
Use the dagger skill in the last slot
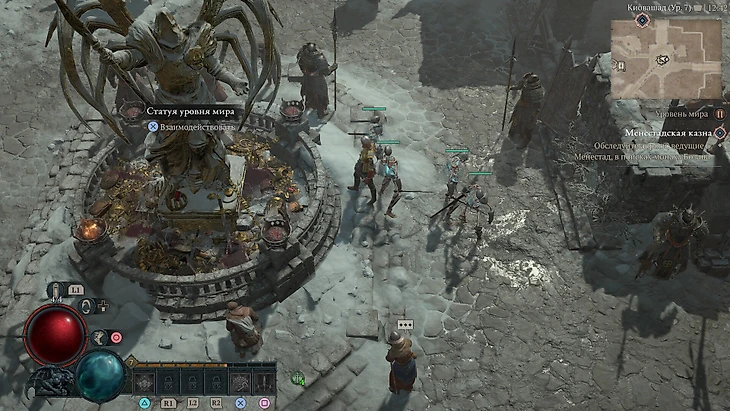pos(264,382)
